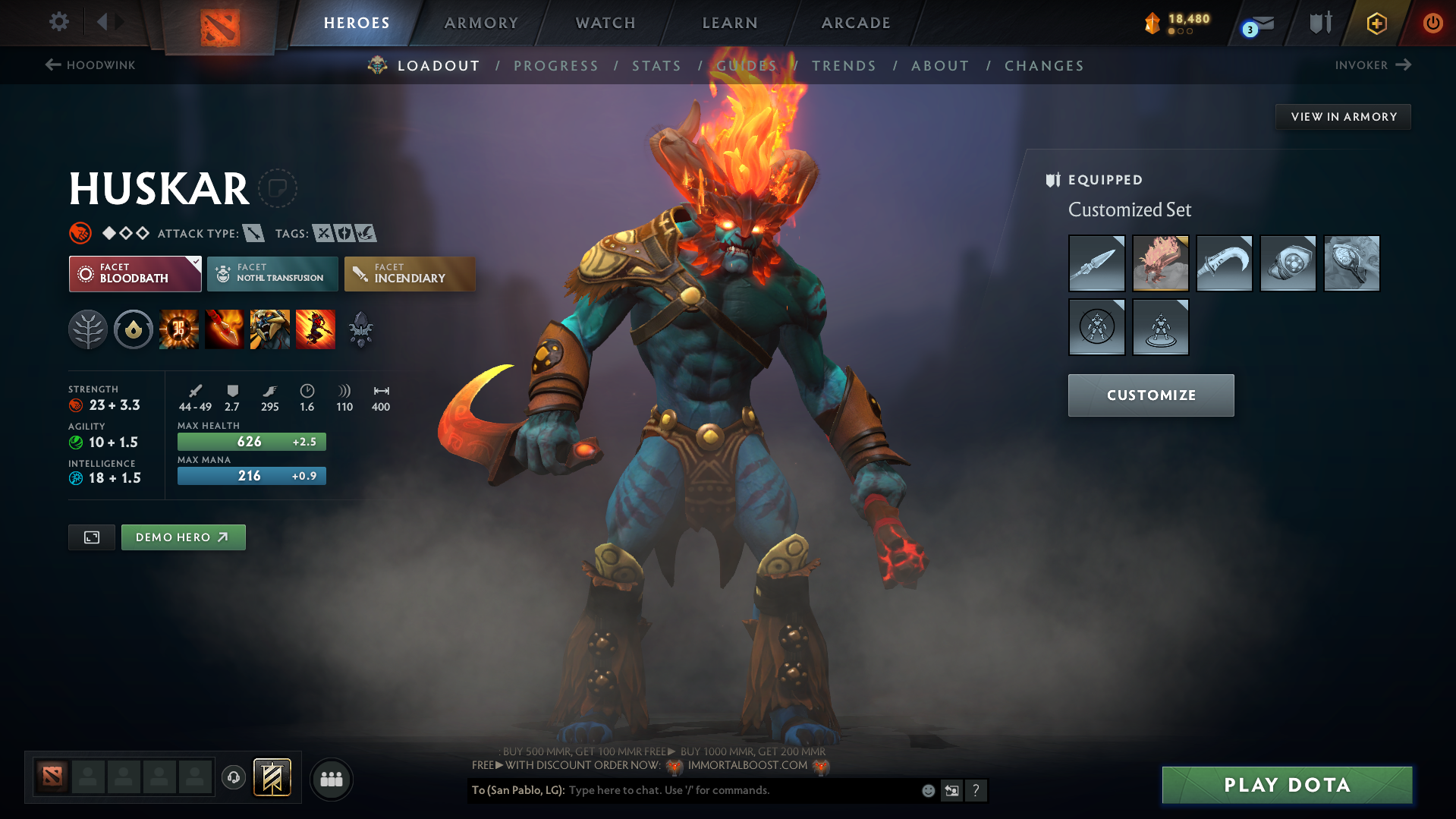Open the friends list panel
Viewport: 1456px width, 819px height.
coord(331,779)
